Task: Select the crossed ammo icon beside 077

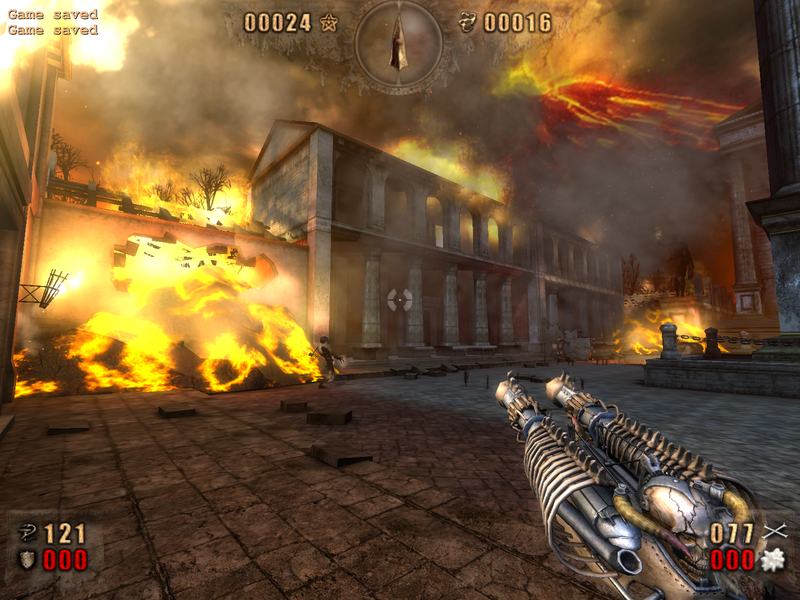Action: coord(773,533)
